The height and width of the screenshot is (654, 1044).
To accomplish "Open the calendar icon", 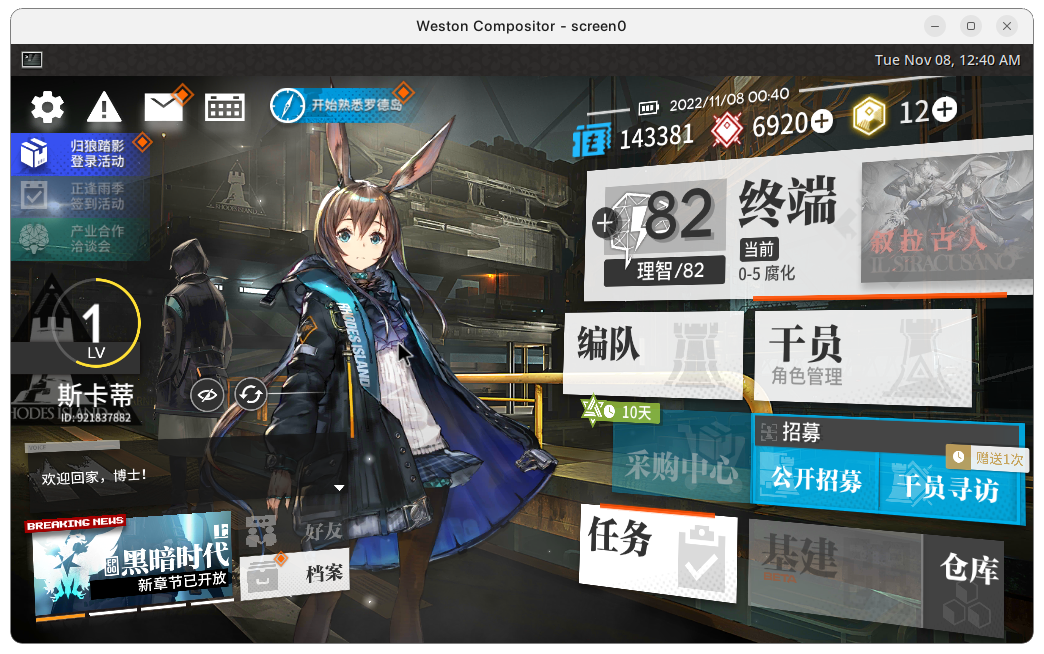I will (x=224, y=107).
